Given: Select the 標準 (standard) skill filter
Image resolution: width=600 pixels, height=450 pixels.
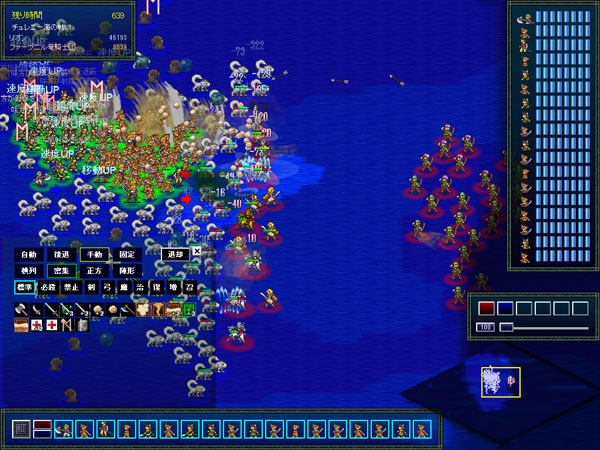Looking at the screenshot, I should coord(25,287).
